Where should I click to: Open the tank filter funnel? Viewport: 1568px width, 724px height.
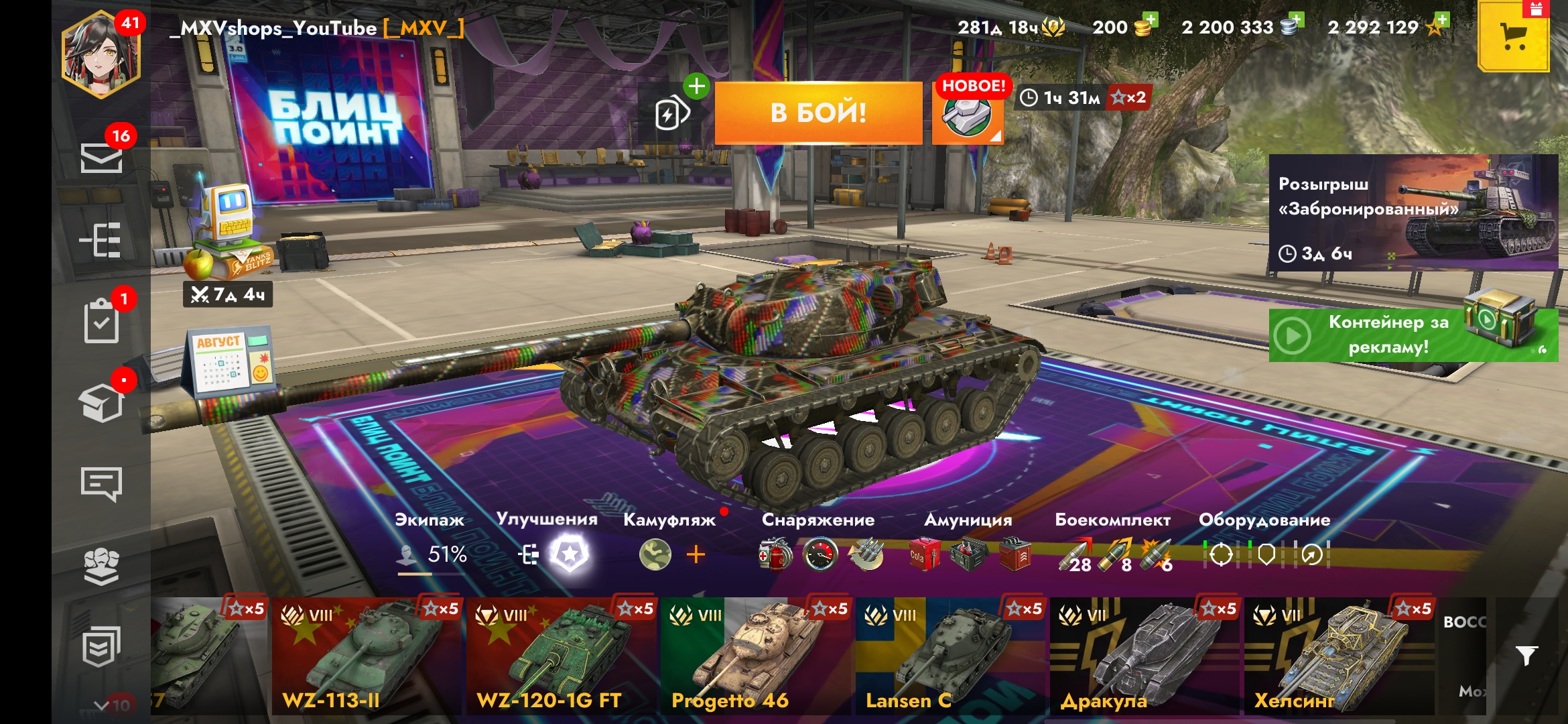(1526, 656)
